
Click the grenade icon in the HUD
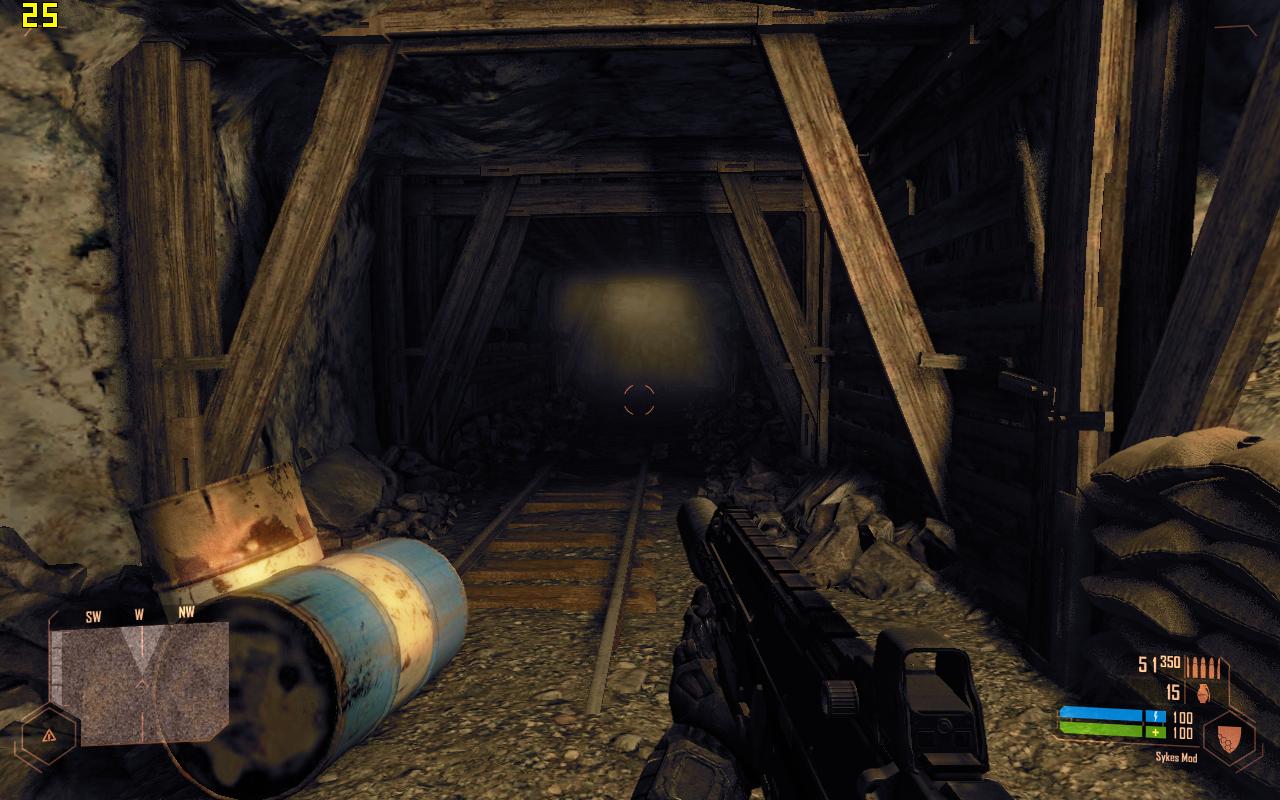pyautogui.click(x=1201, y=692)
